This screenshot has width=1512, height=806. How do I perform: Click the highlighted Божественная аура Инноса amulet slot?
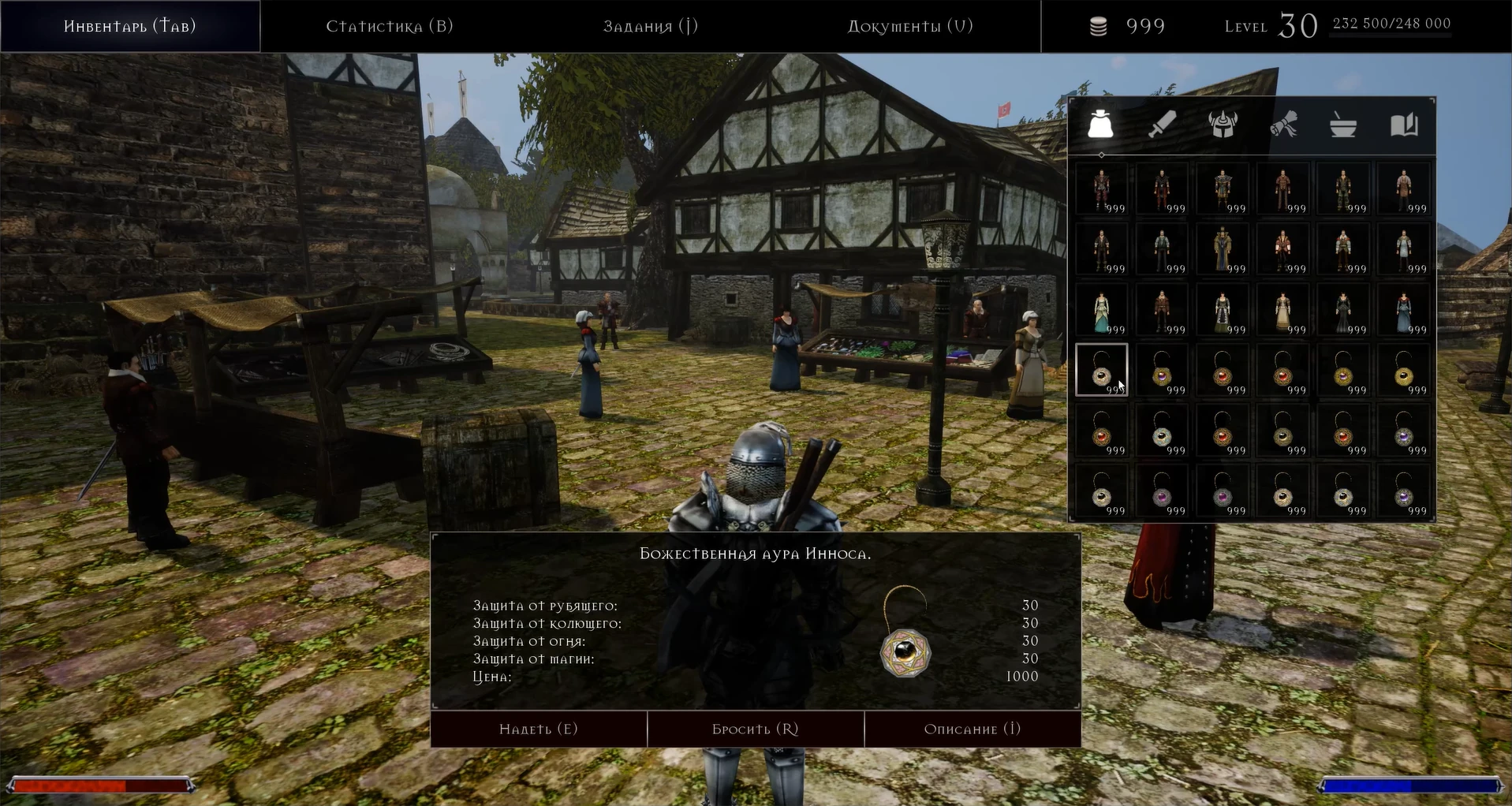tap(1101, 370)
